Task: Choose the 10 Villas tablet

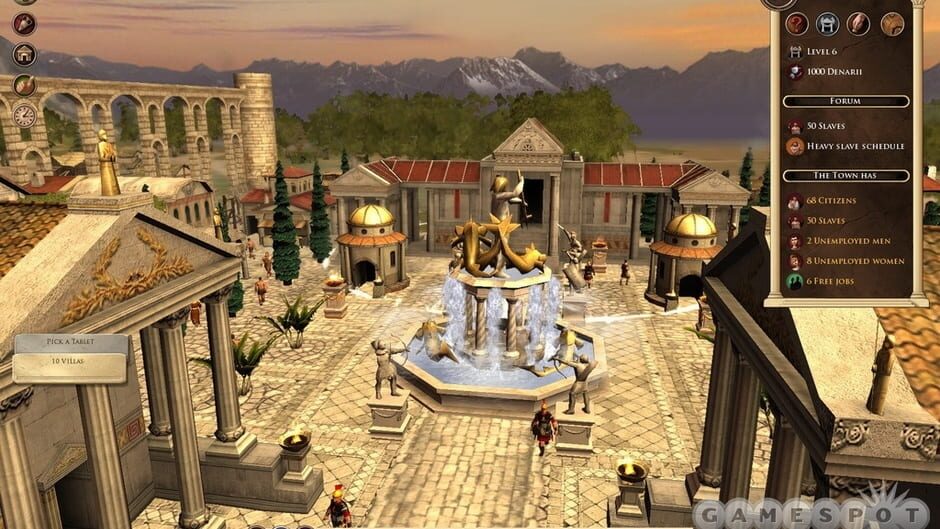Action: (70, 365)
